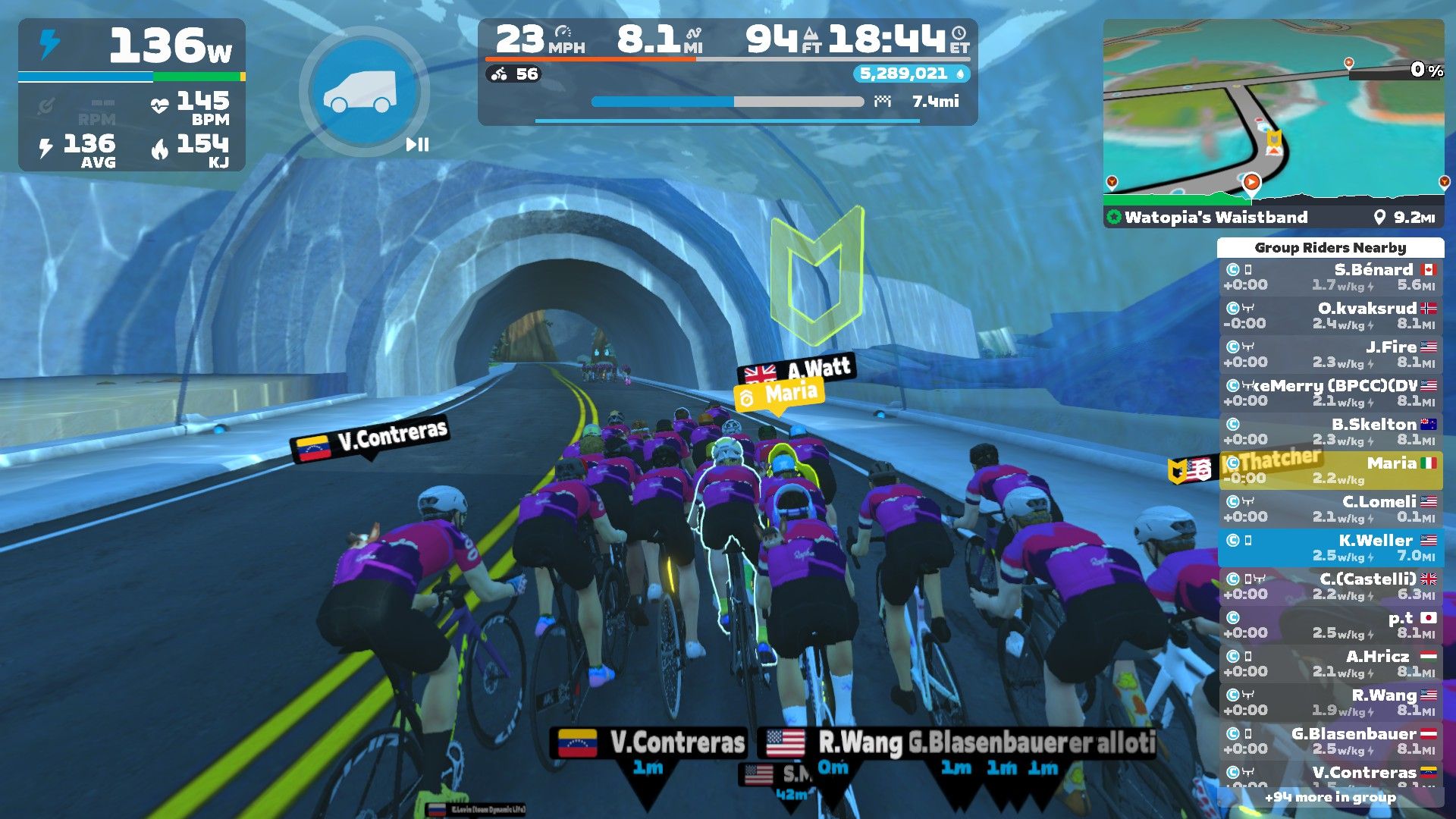The height and width of the screenshot is (819, 1456).
Task: Click the Group Riders Nearby header
Action: 1330,248
